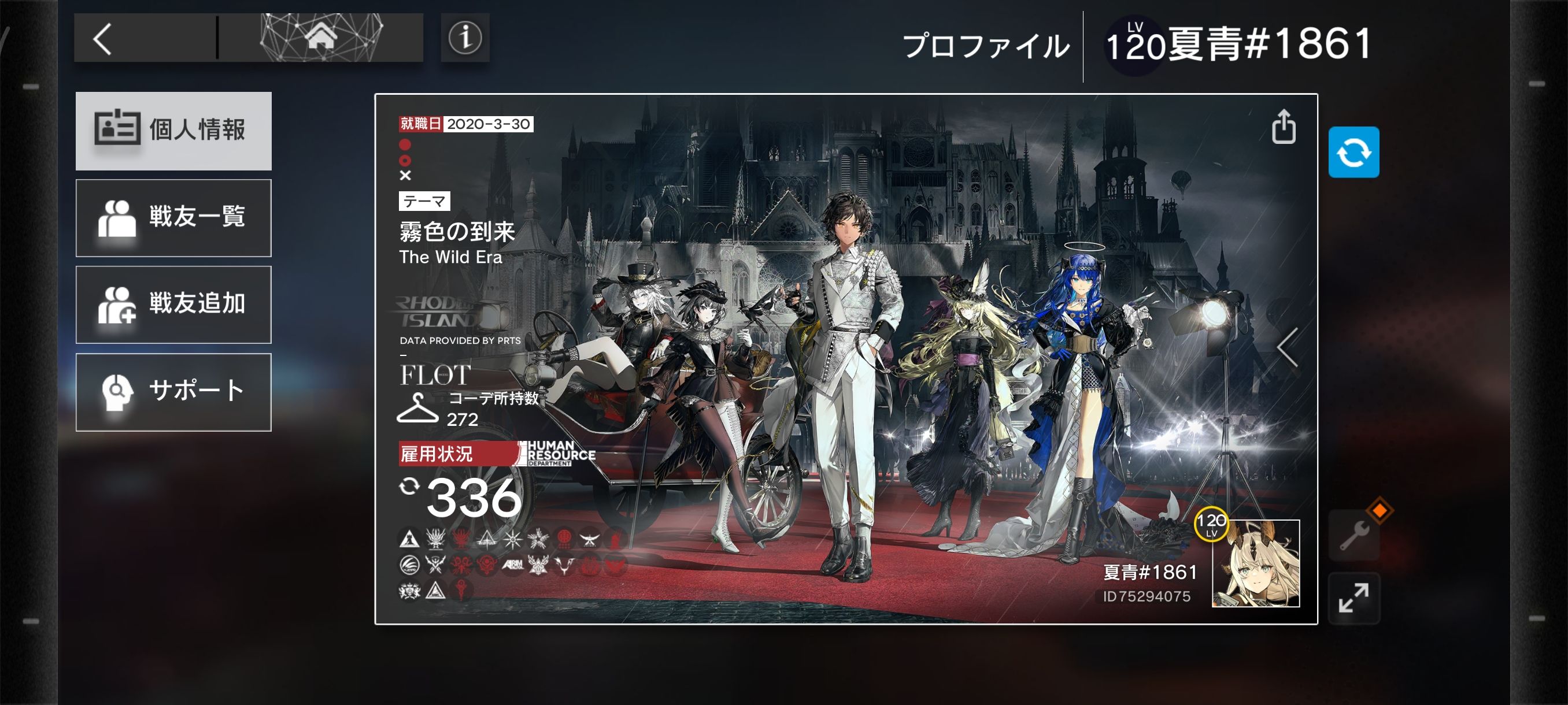Screen dimensions: 1568x705
Task: Collapse panel with the left chevron arrow
Action: (x=1288, y=347)
